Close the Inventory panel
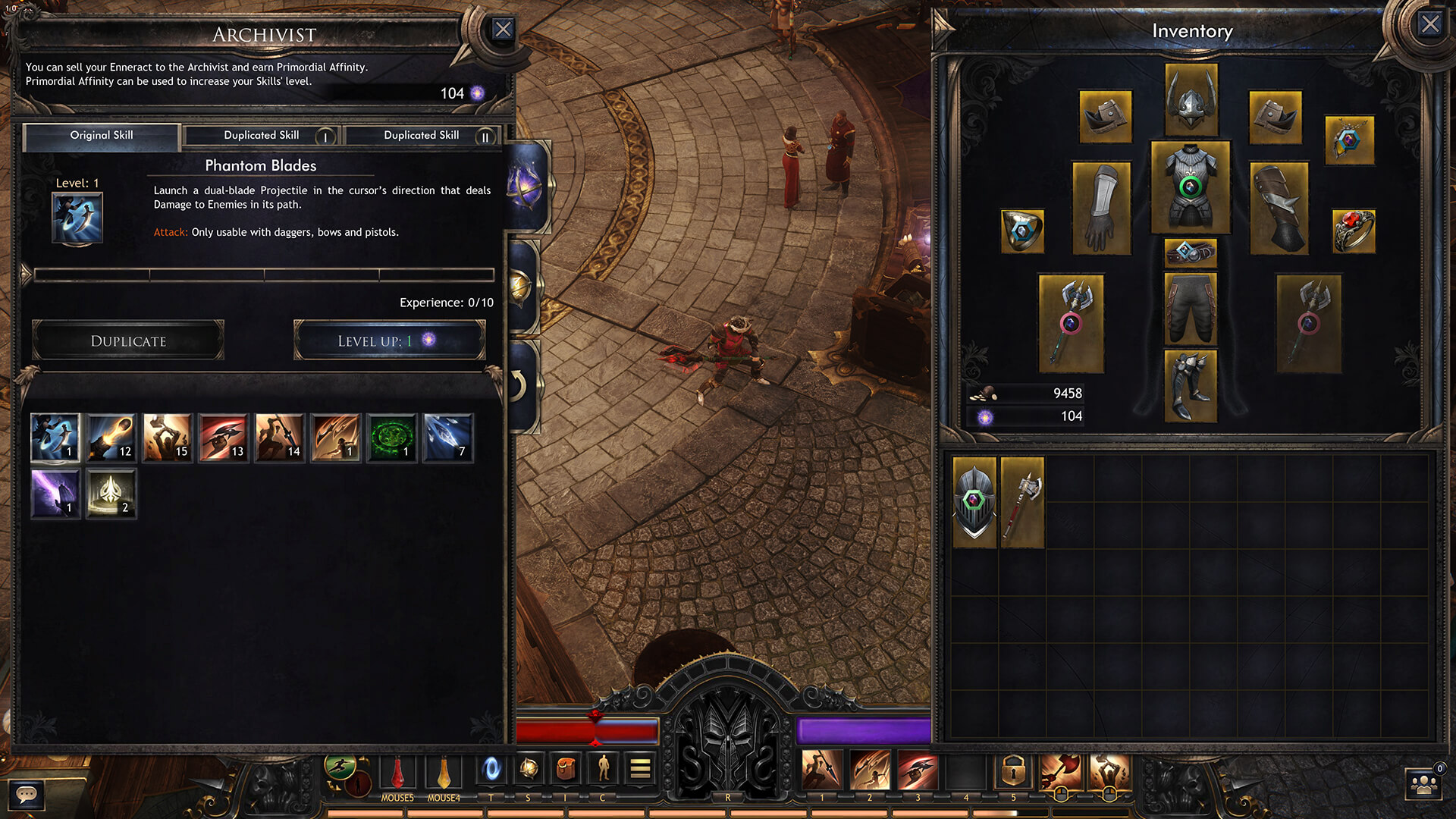 pos(1429,25)
